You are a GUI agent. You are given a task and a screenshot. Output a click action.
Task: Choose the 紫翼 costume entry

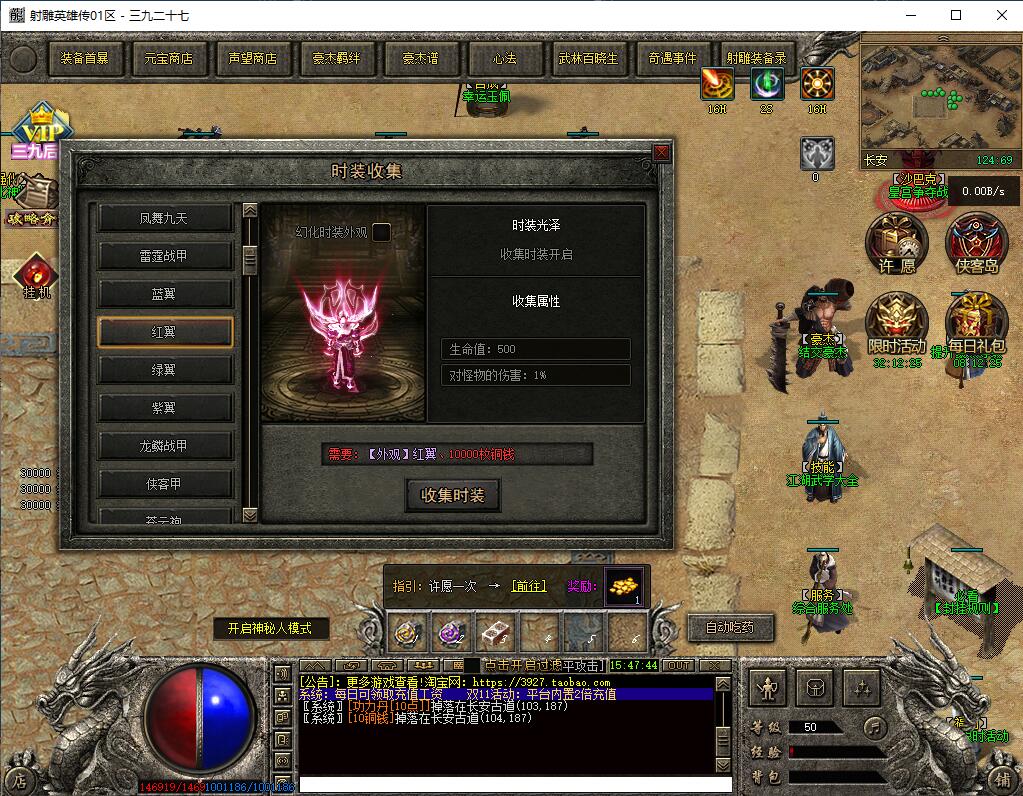[x=164, y=408]
